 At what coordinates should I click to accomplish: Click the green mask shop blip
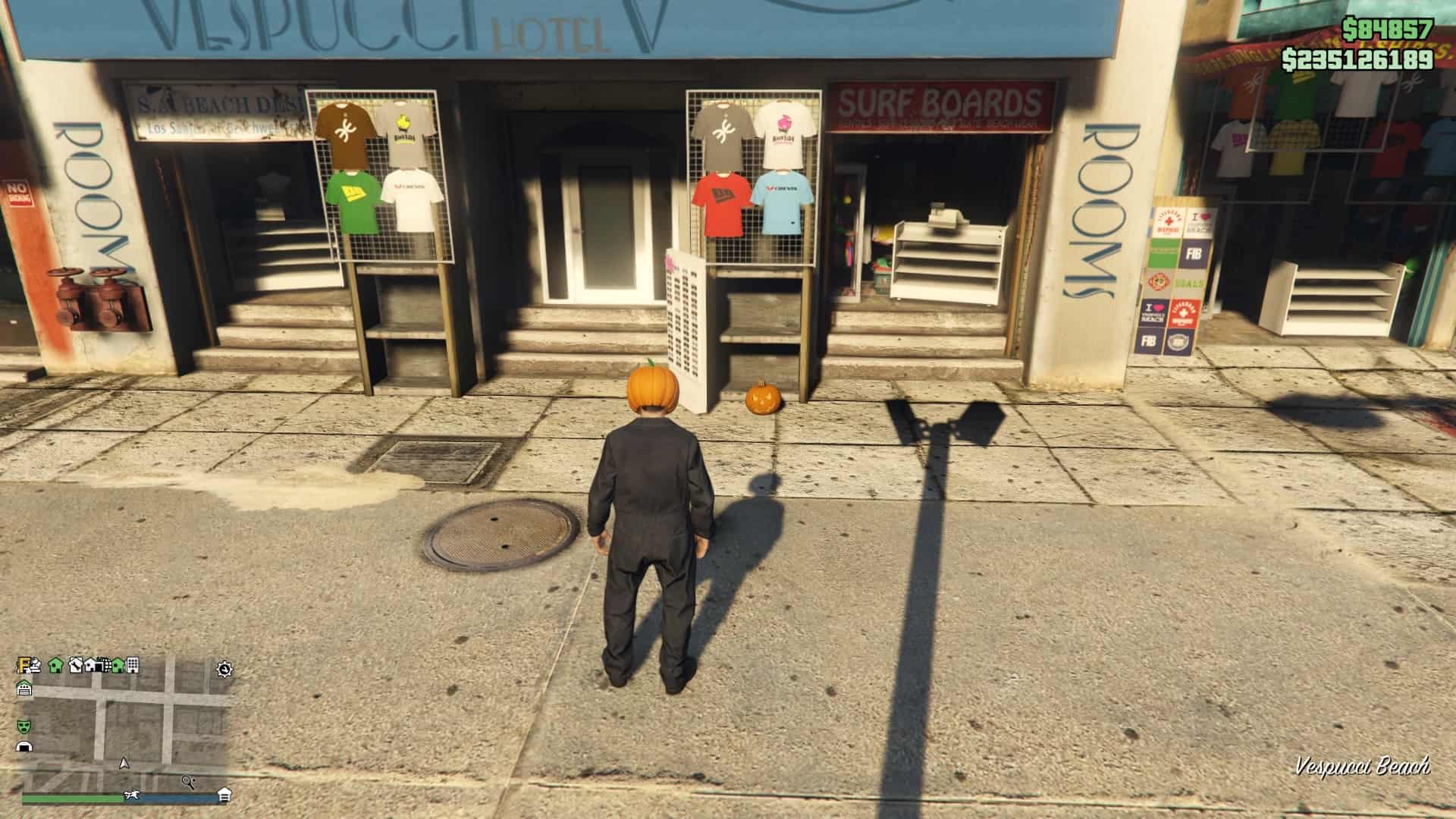25,726
